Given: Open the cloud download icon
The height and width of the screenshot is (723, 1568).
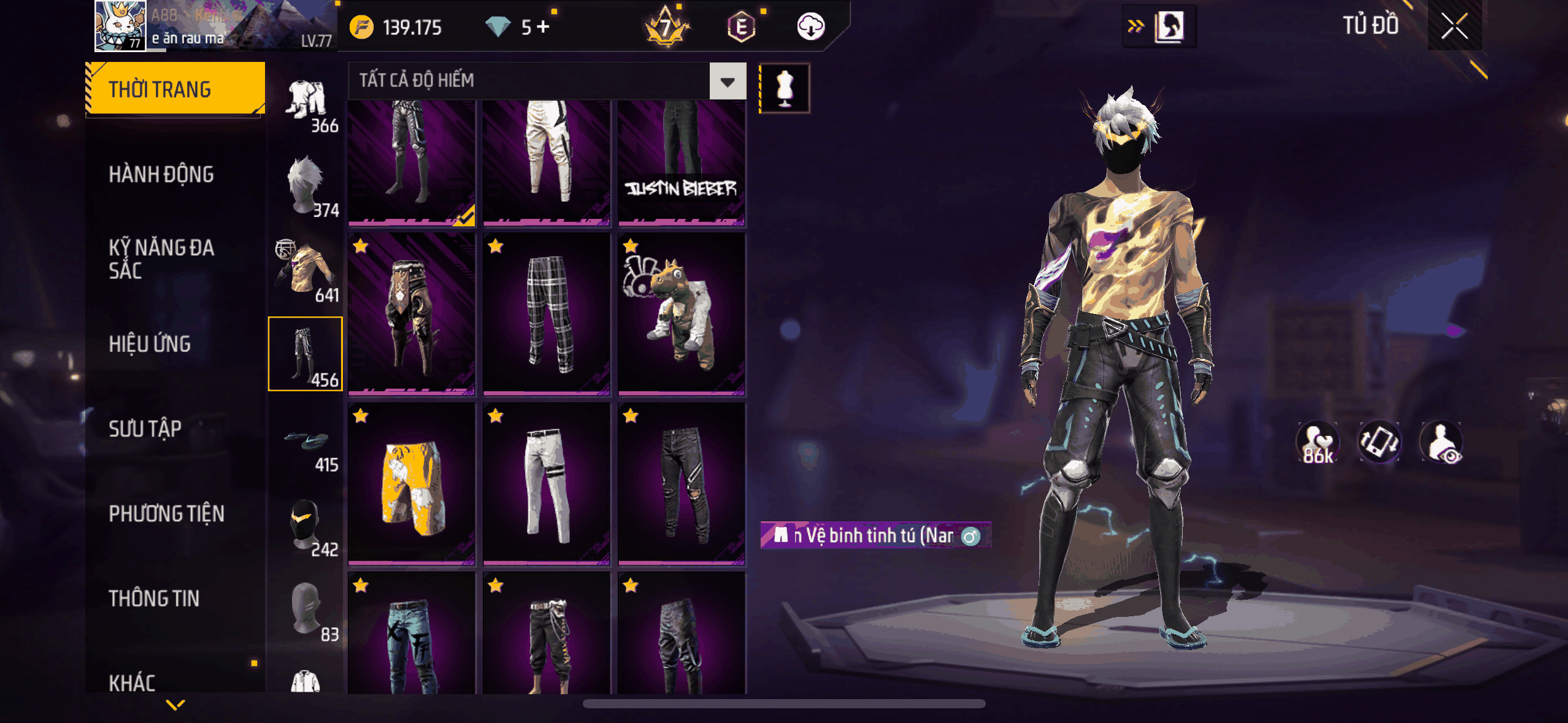Looking at the screenshot, I should click(x=810, y=27).
